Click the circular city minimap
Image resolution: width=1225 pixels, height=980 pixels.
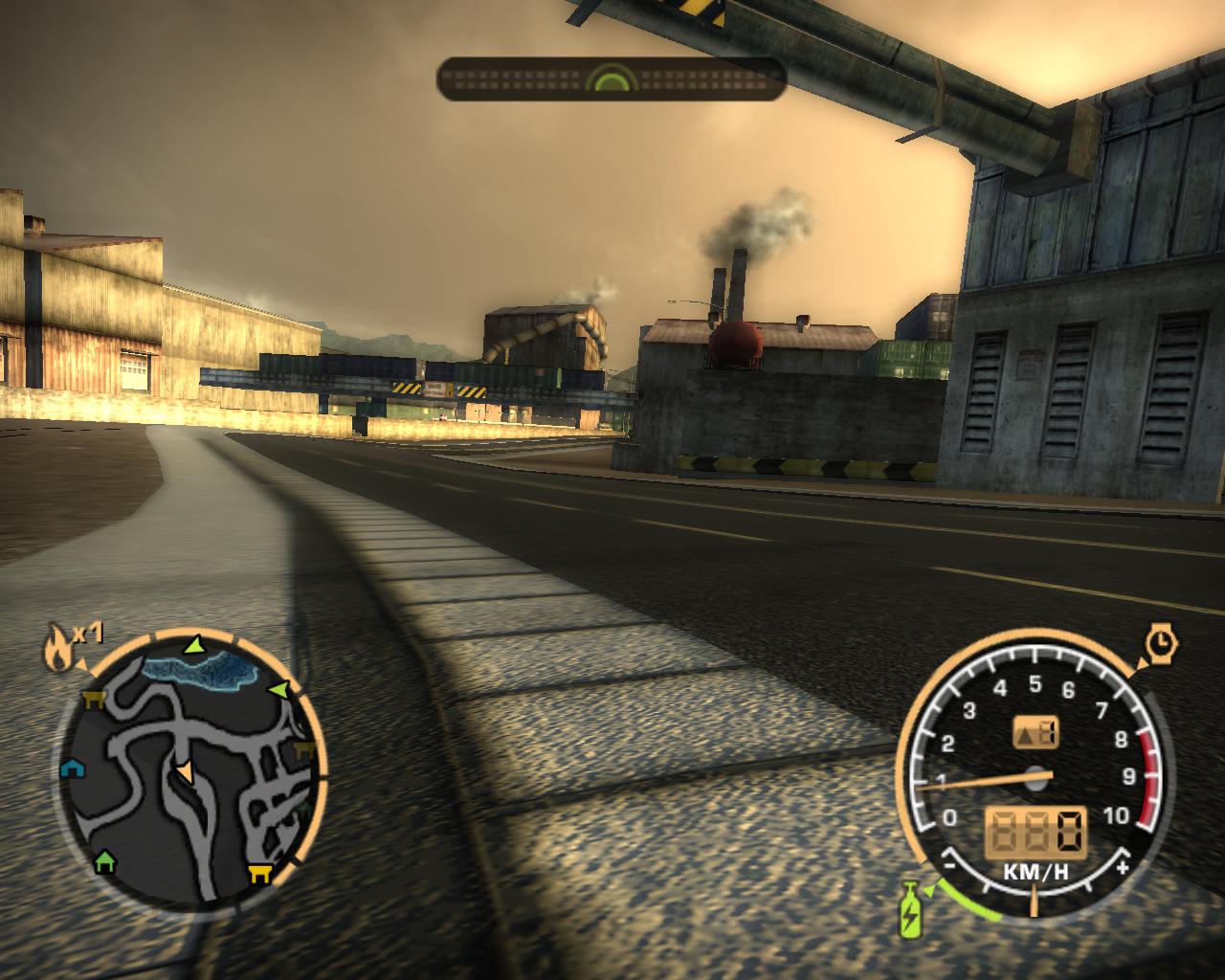191,770
